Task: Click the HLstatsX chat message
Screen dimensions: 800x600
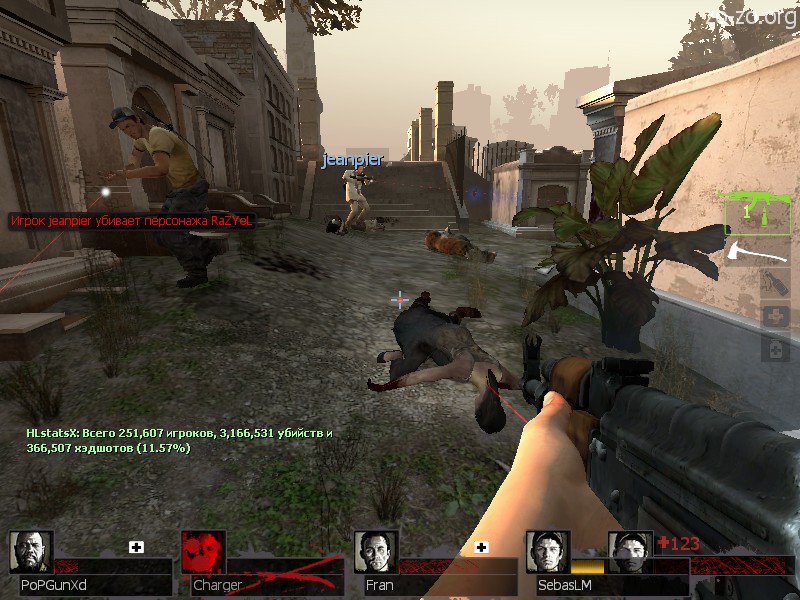Action: pyautogui.click(x=180, y=440)
